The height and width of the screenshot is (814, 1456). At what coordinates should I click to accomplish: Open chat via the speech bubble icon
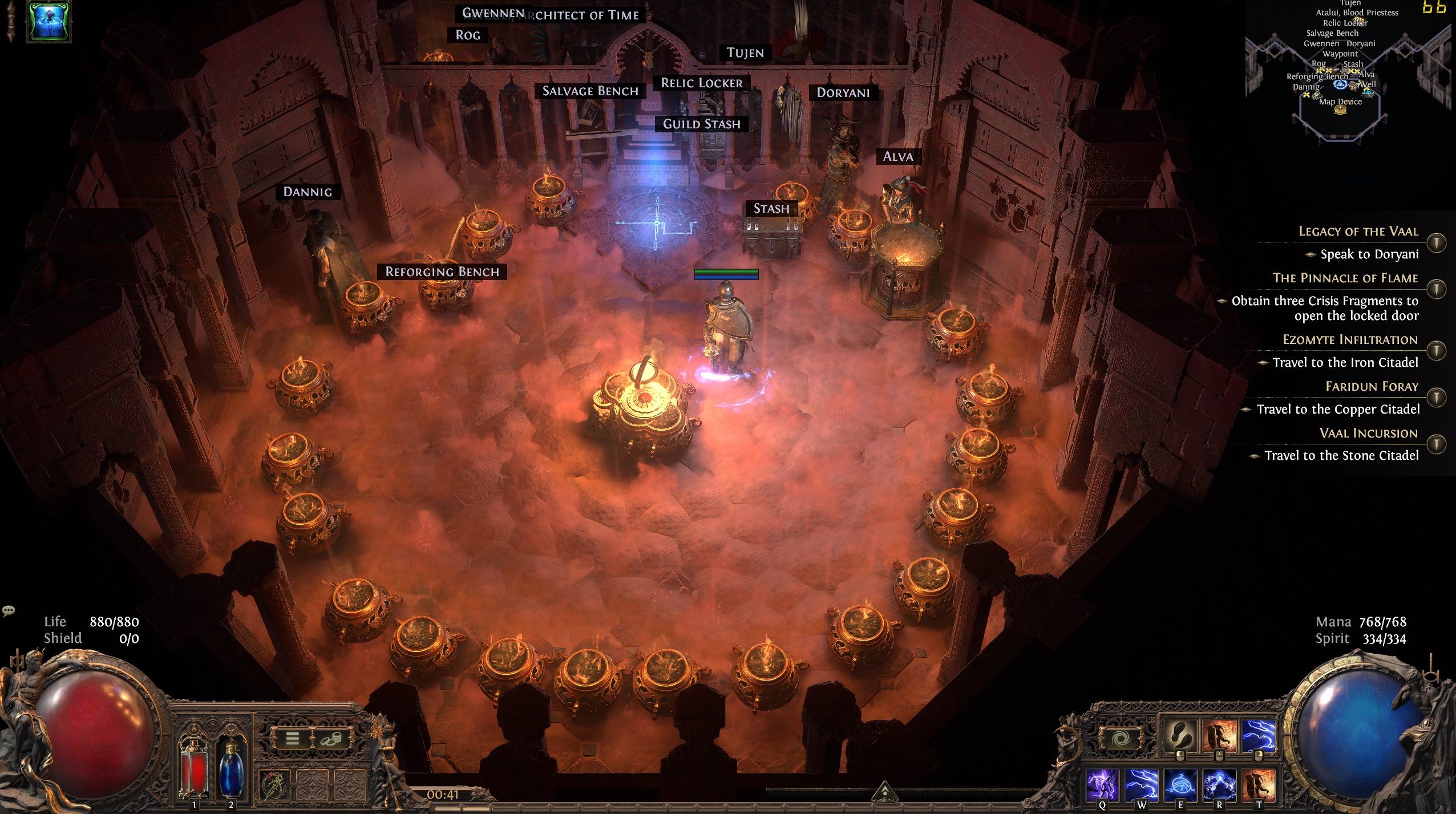tap(9, 611)
